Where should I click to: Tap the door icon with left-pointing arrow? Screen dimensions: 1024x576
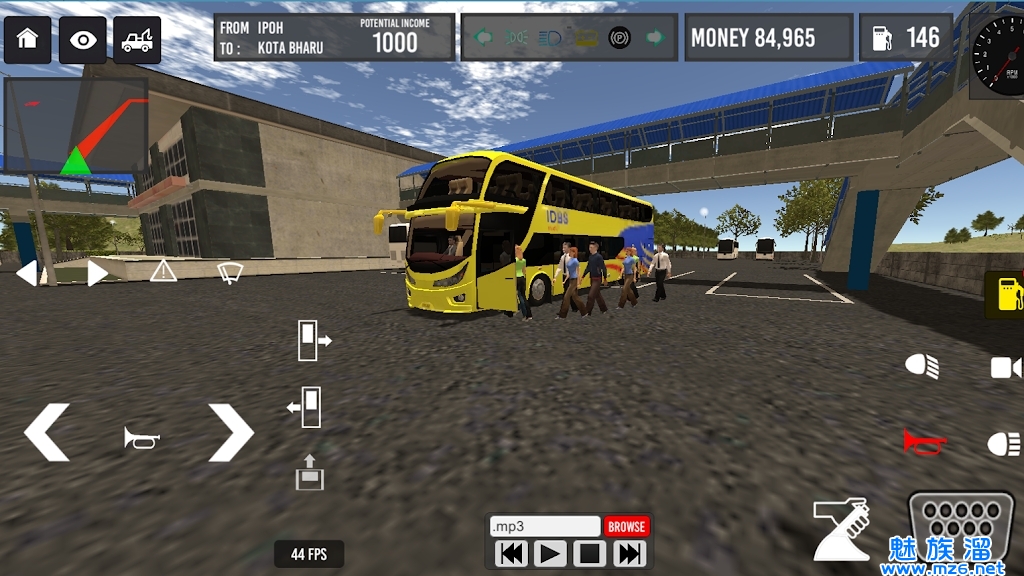[304, 406]
